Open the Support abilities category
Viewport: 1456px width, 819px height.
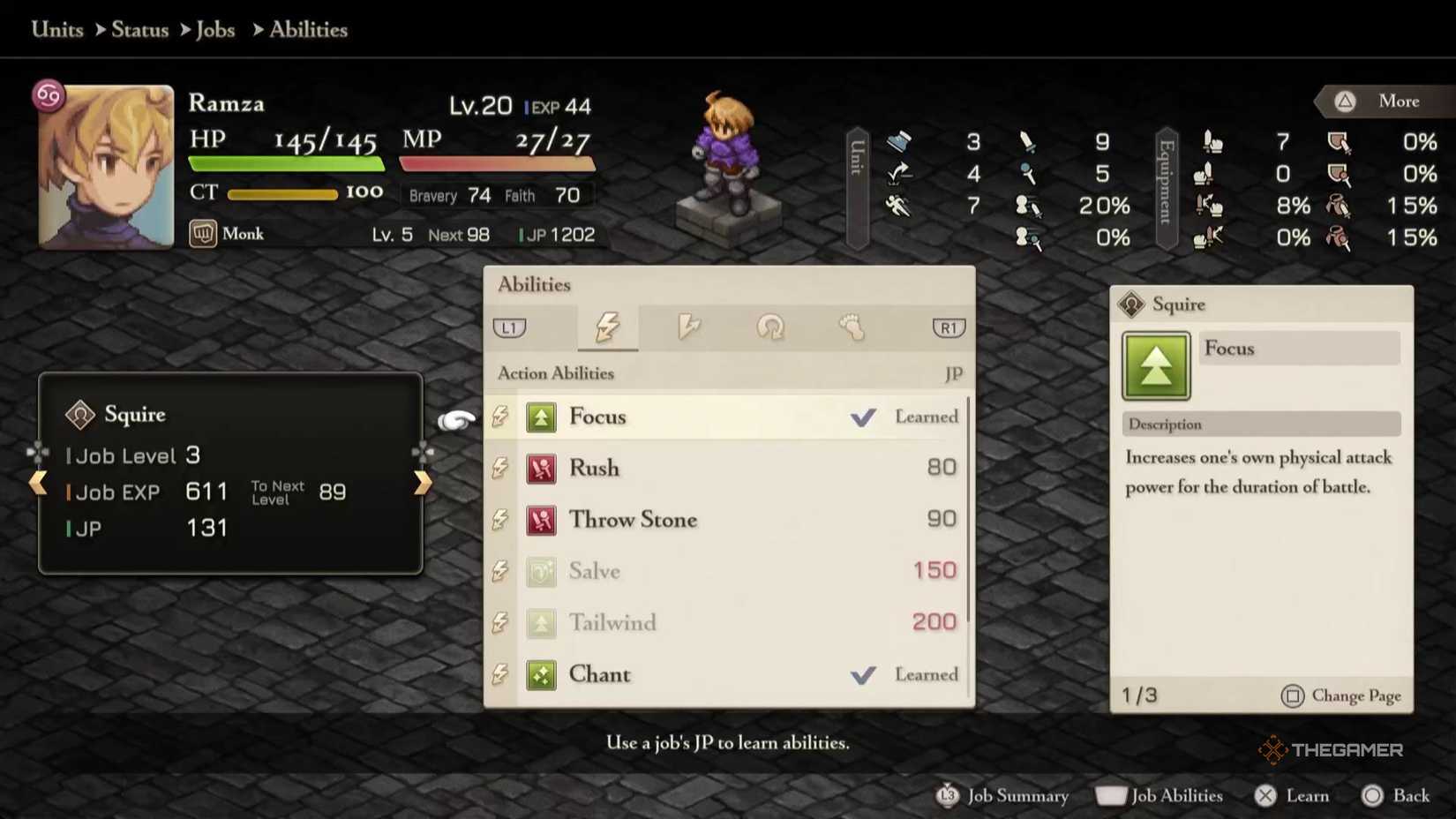[x=771, y=327]
